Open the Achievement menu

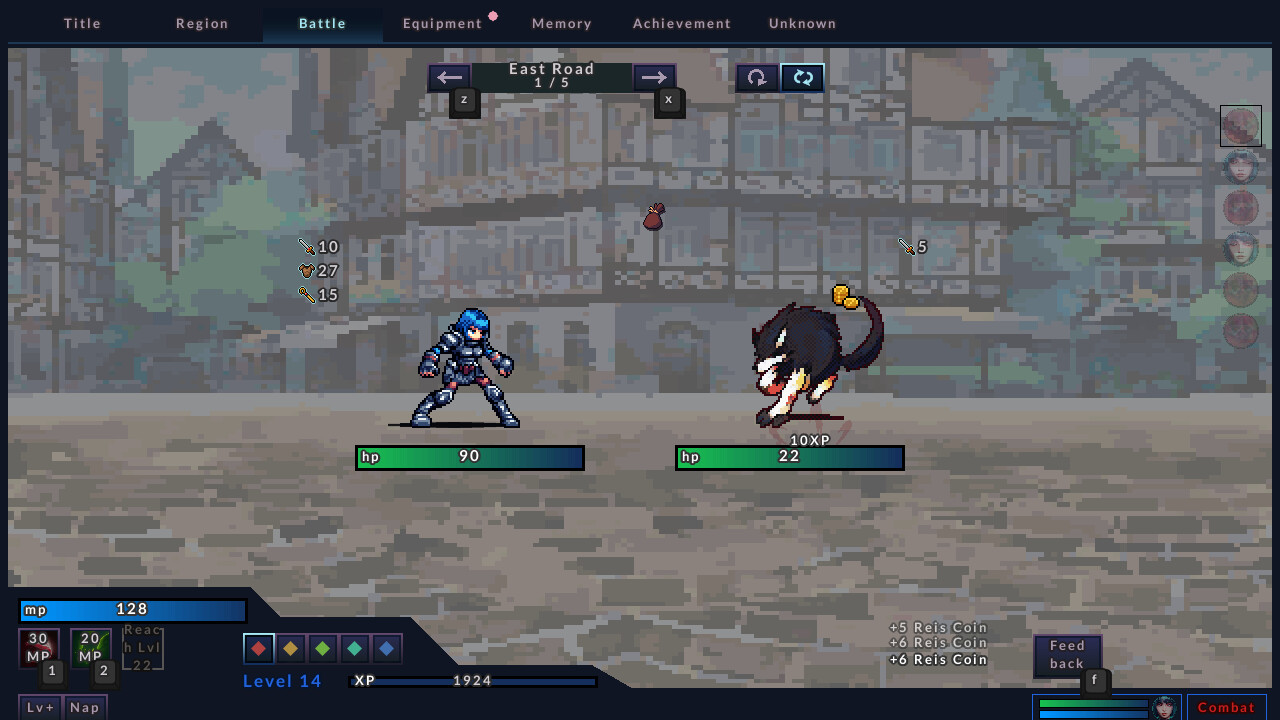point(681,22)
